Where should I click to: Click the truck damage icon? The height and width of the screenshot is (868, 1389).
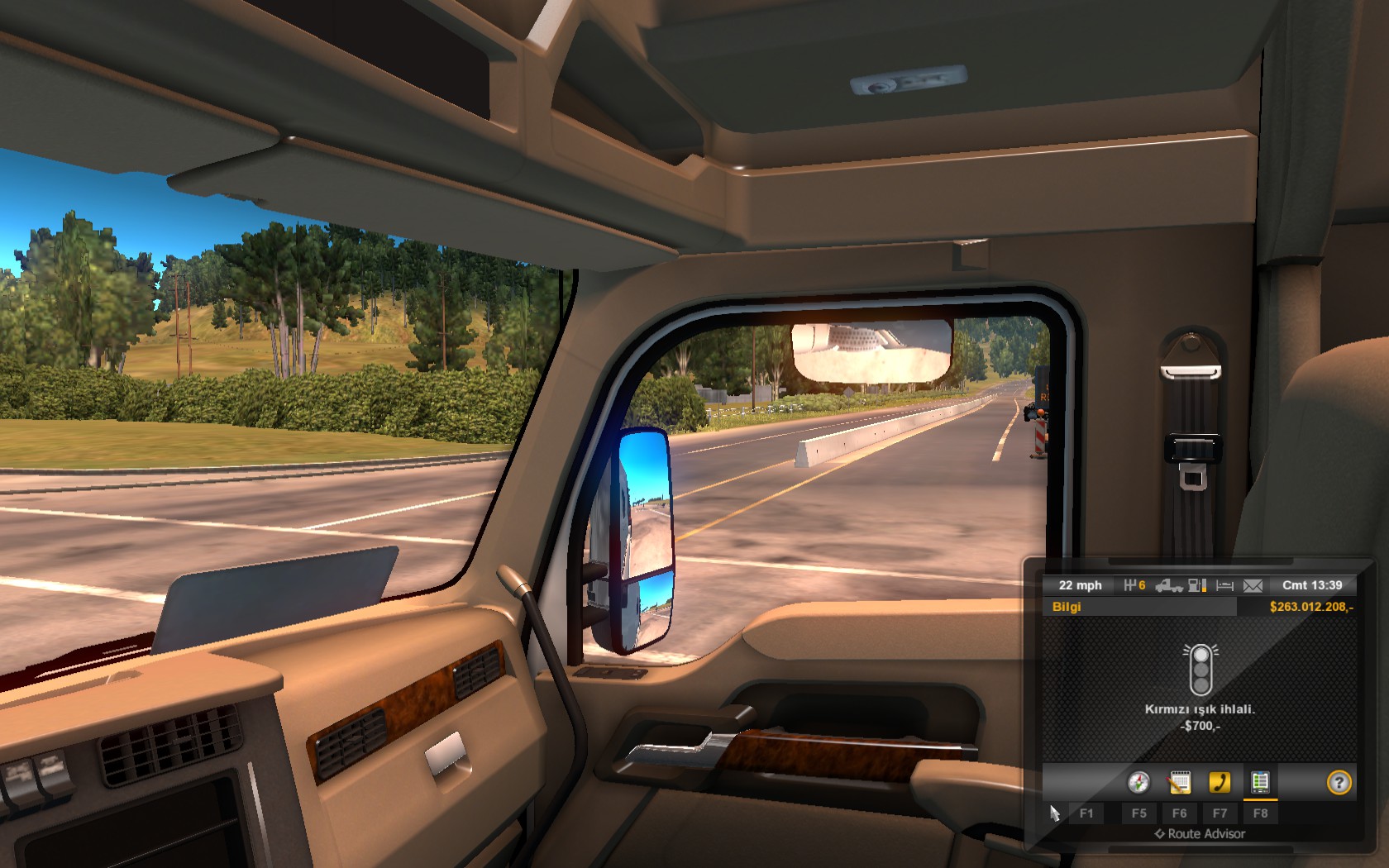(1168, 585)
